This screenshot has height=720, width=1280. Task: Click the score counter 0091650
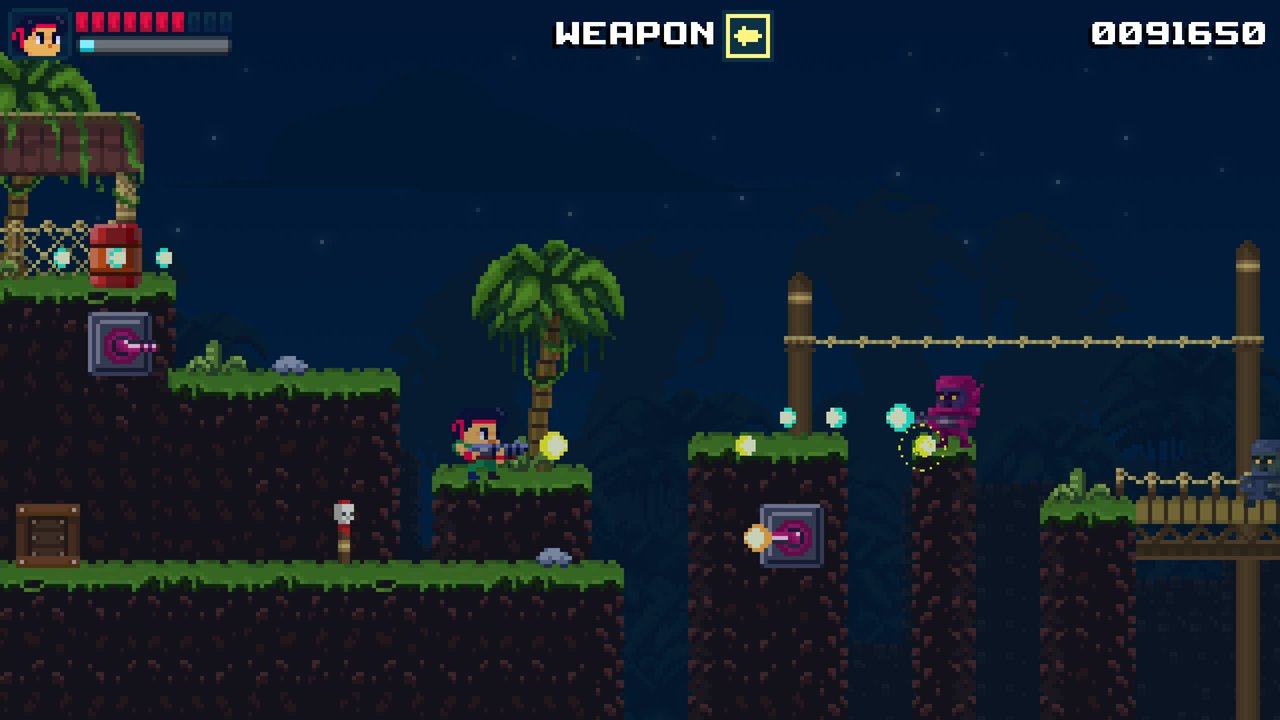pyautogui.click(x=1175, y=32)
